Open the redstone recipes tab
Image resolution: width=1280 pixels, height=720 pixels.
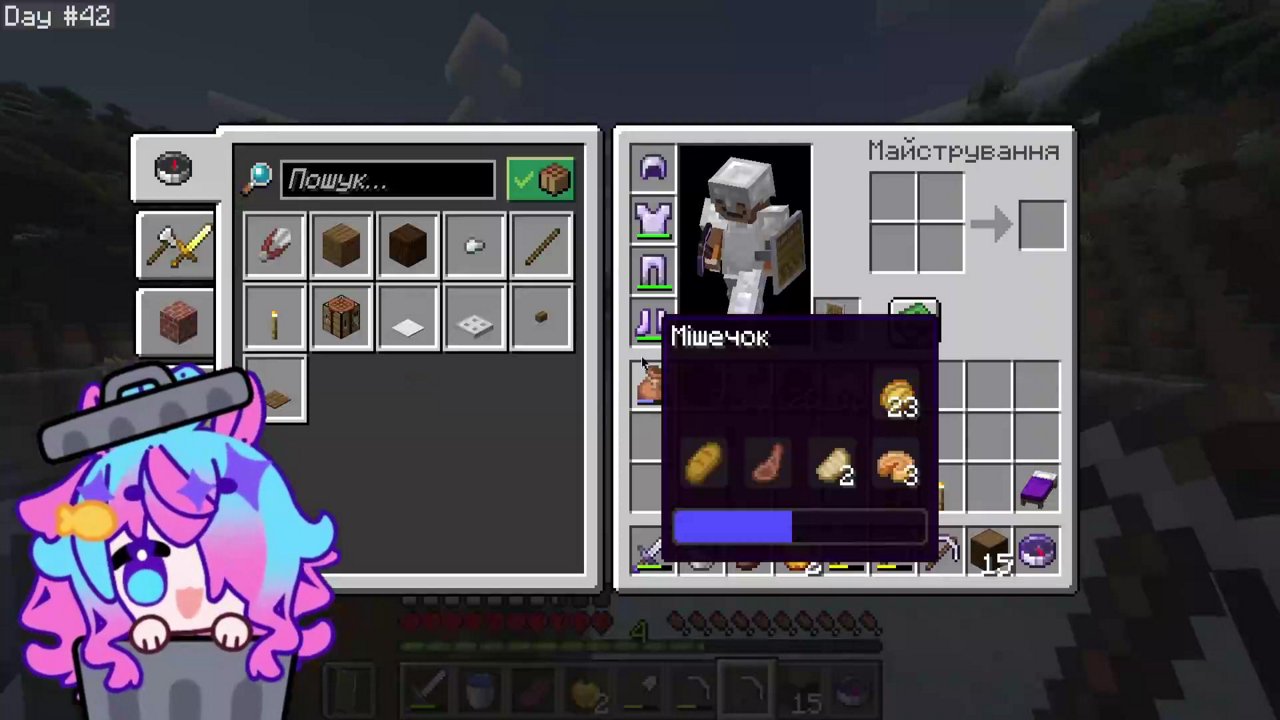(175, 320)
